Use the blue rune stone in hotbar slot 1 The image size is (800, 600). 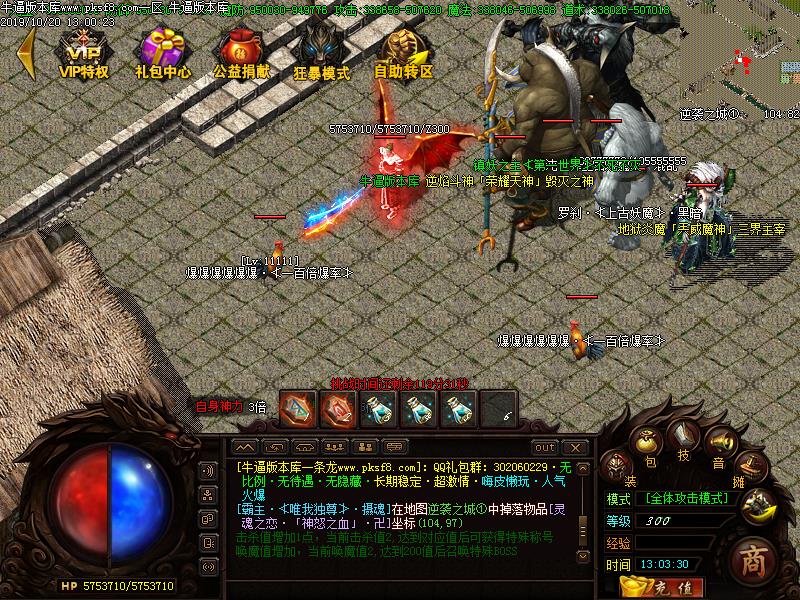point(297,407)
